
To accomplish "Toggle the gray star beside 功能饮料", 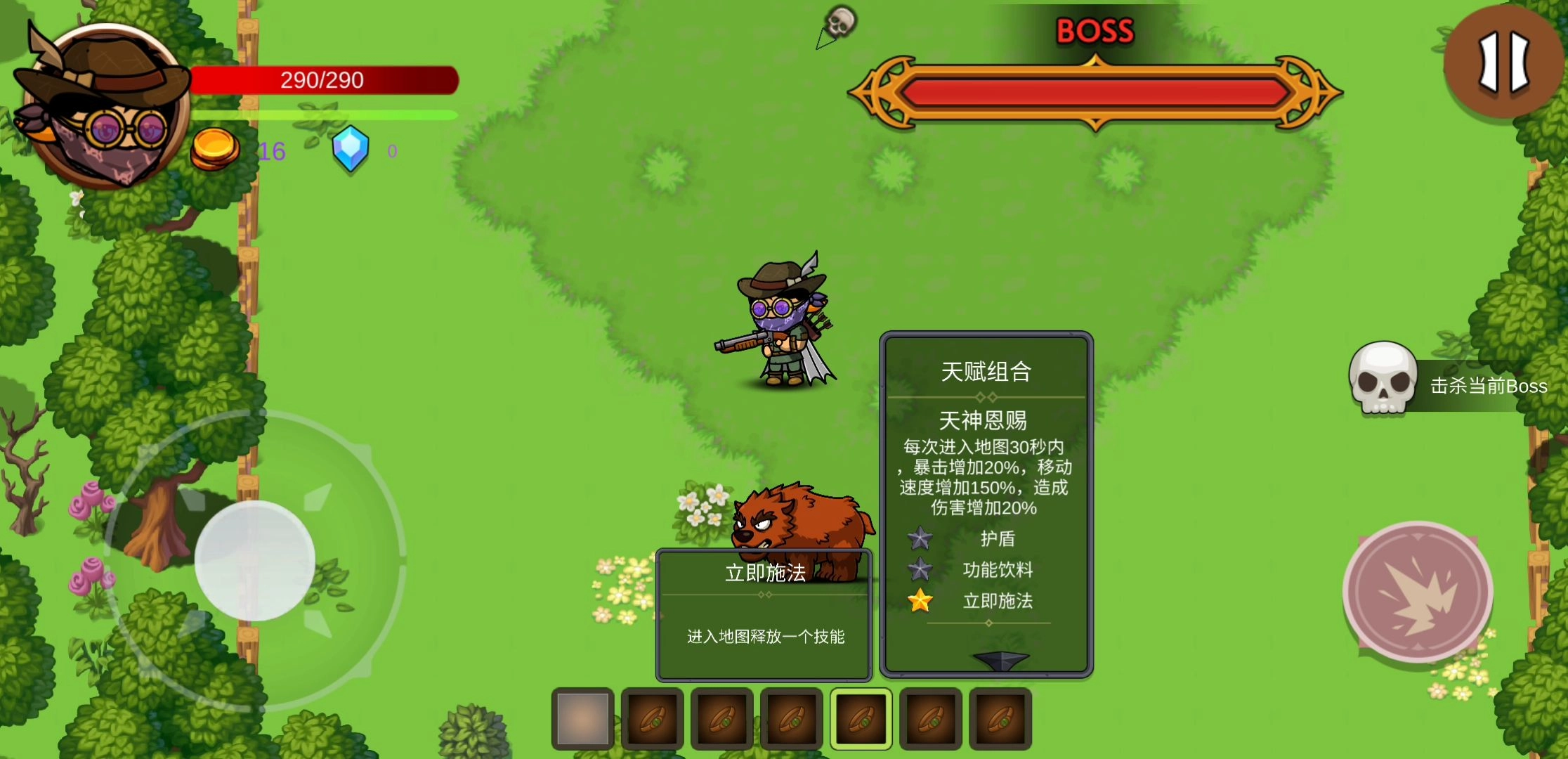I will tap(919, 570).
